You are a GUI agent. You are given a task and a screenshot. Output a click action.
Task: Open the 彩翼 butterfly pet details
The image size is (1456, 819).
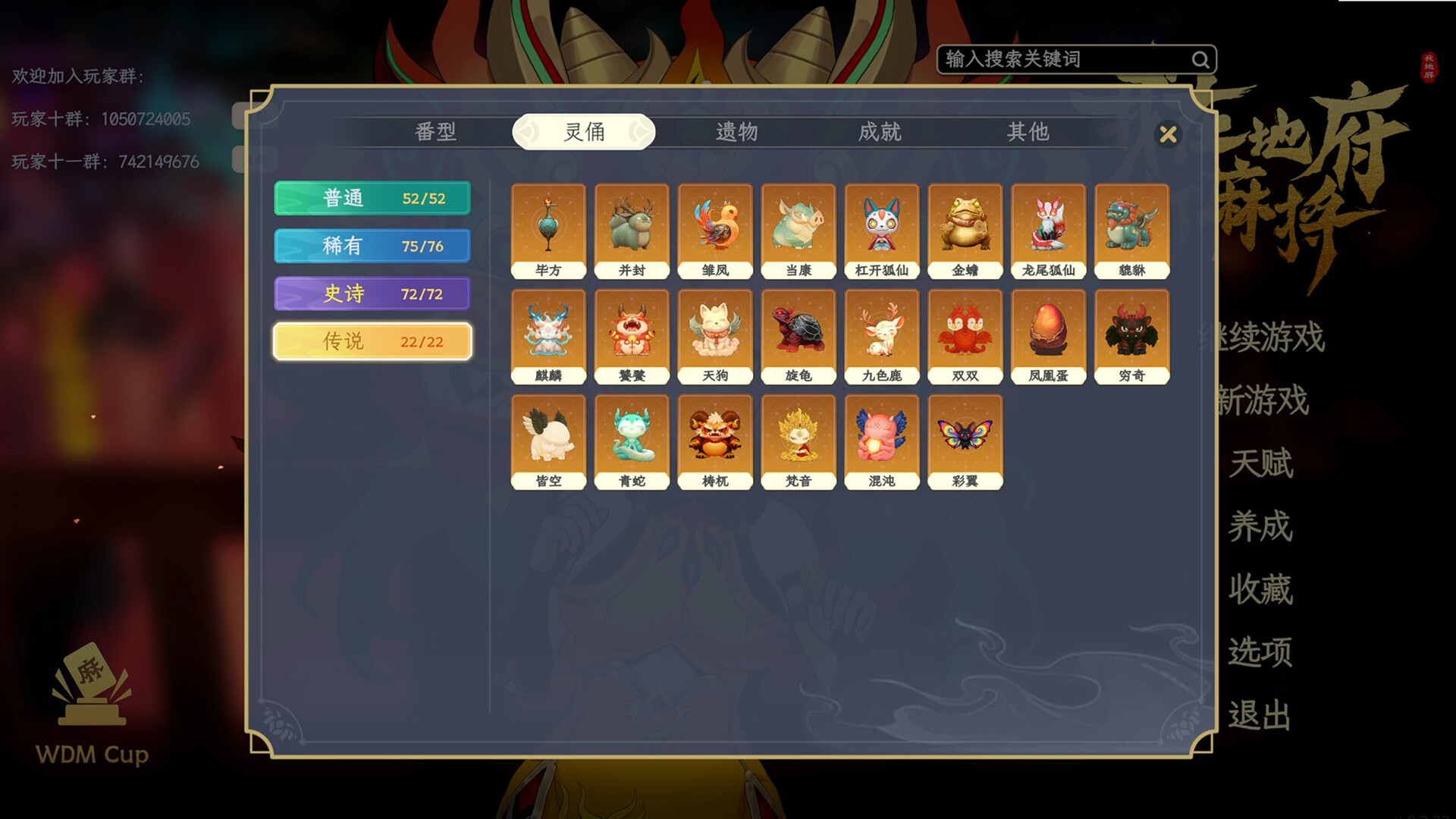pos(965,440)
